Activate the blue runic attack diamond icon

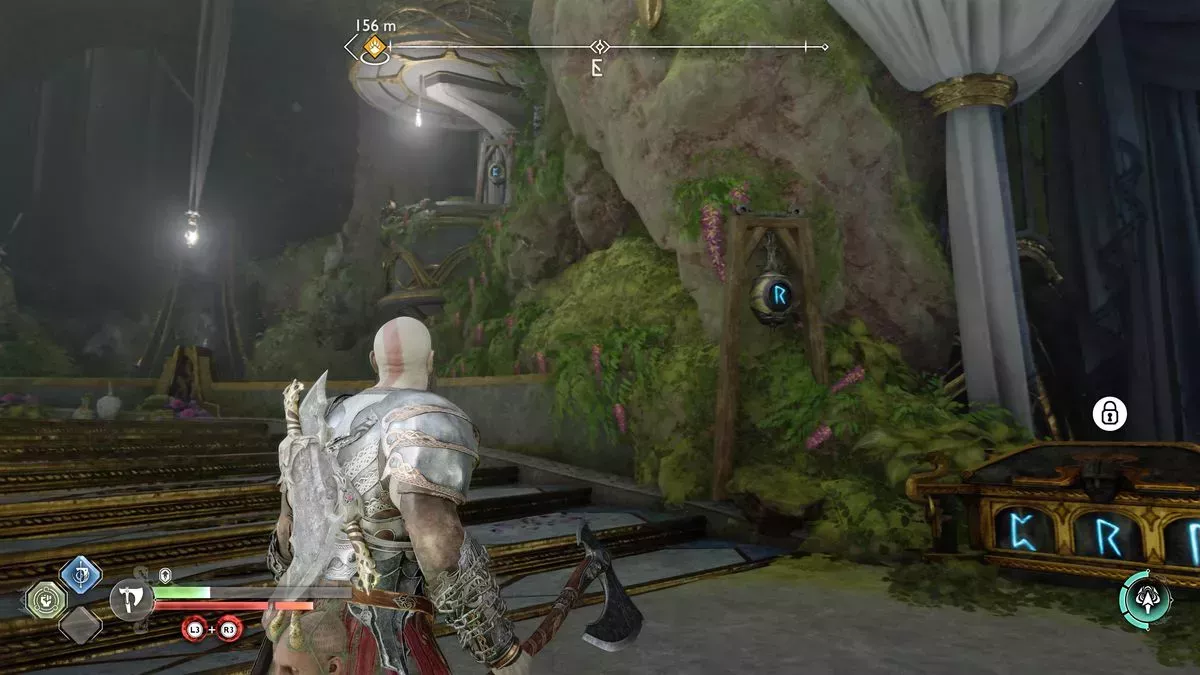tap(80, 575)
